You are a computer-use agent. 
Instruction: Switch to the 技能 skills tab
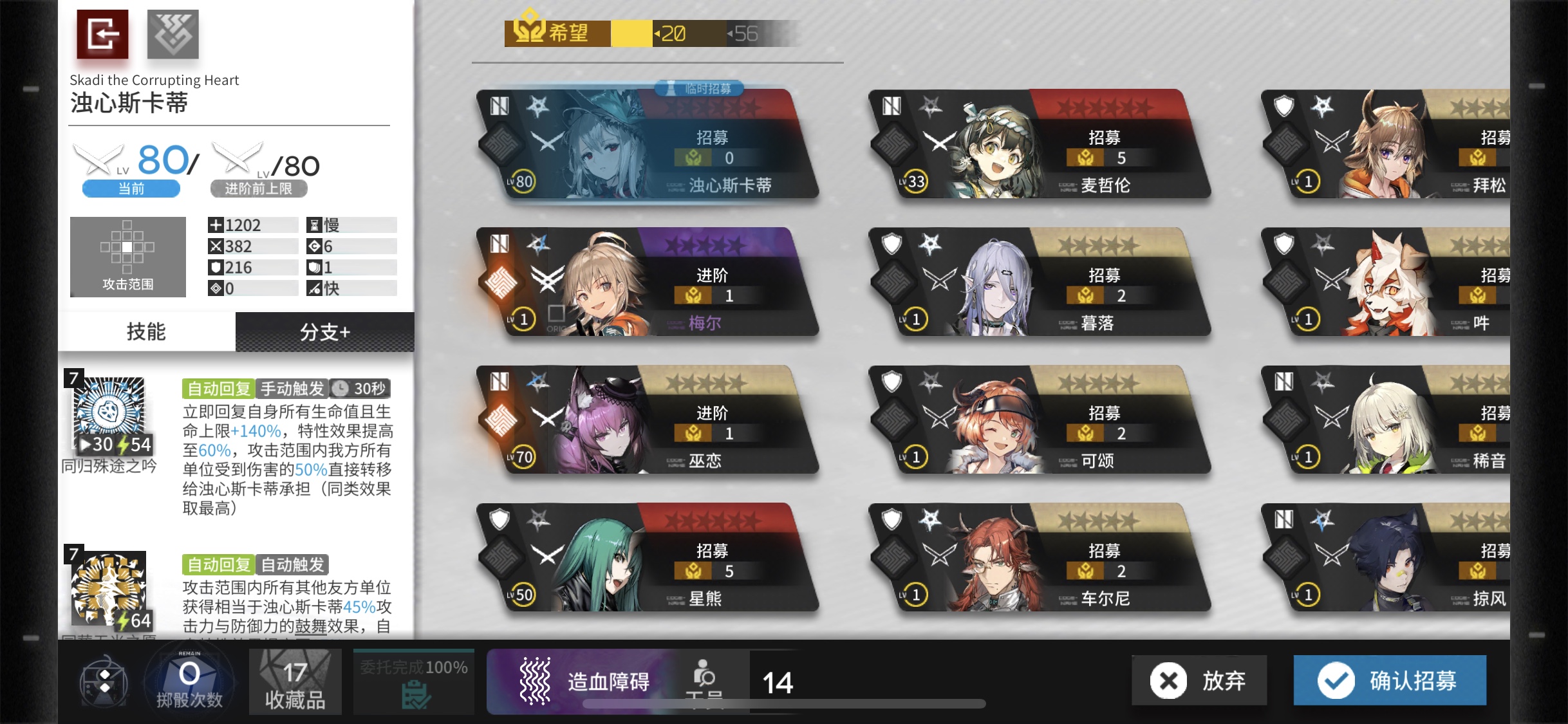point(147,331)
